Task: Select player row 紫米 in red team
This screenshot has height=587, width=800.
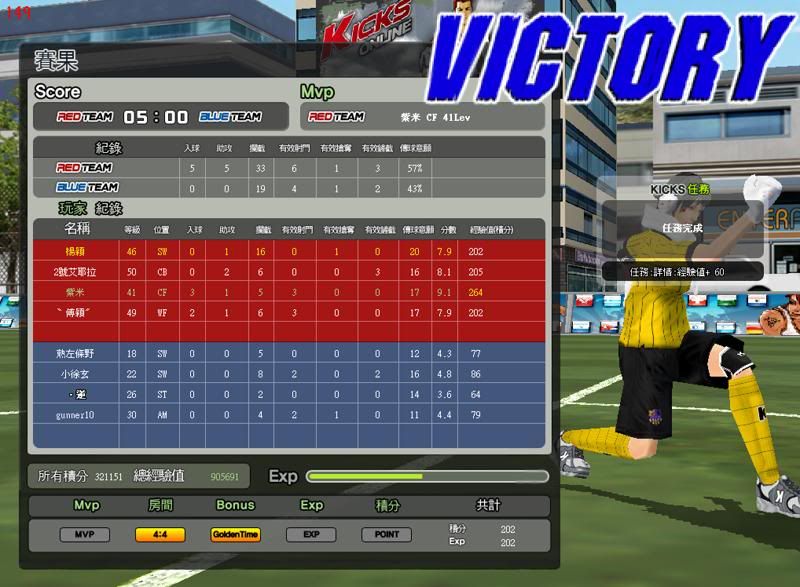Action: click(290, 292)
